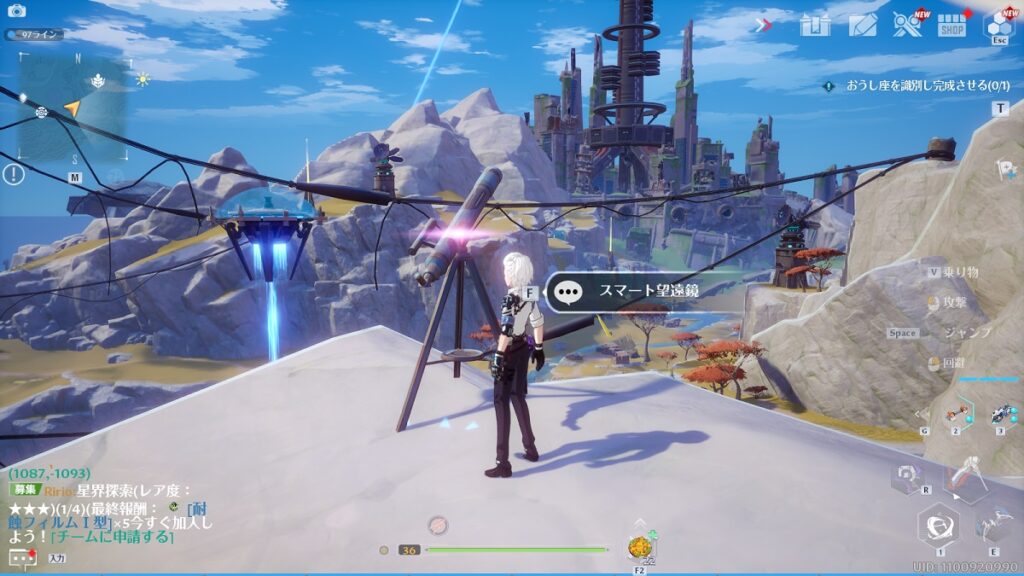Switch to the blue mech weapon slot
The image size is (1024, 576).
pos(999,413)
